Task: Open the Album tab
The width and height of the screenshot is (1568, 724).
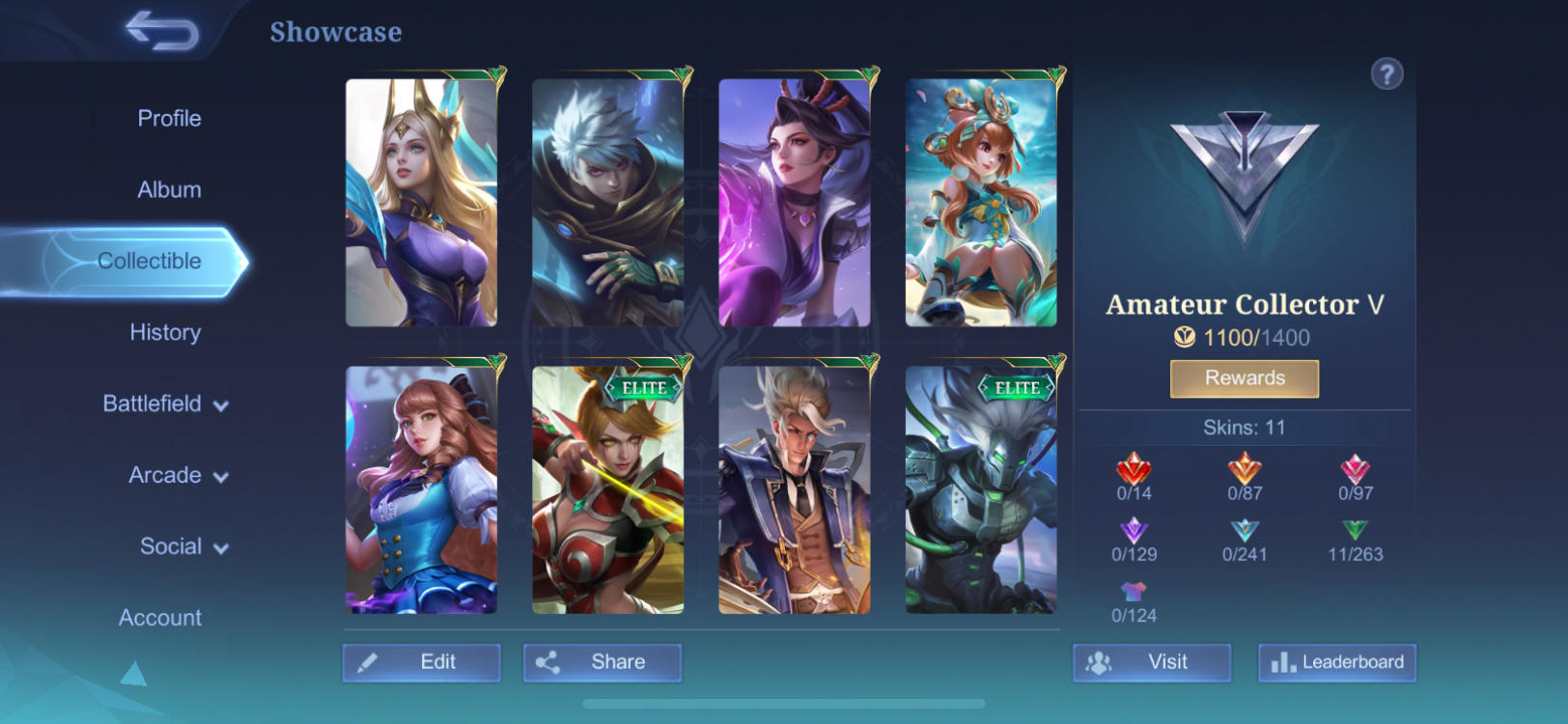Action: pos(169,189)
